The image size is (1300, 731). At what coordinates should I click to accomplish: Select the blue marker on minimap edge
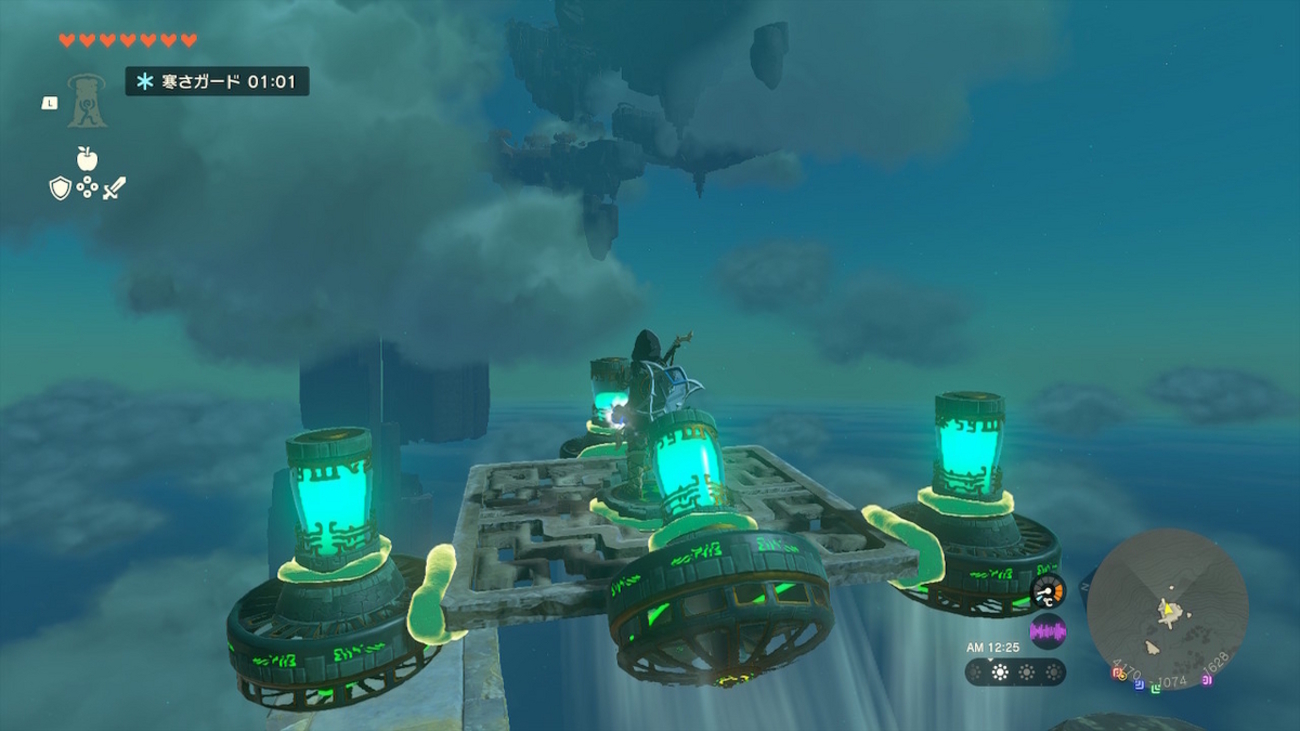click(x=1138, y=684)
